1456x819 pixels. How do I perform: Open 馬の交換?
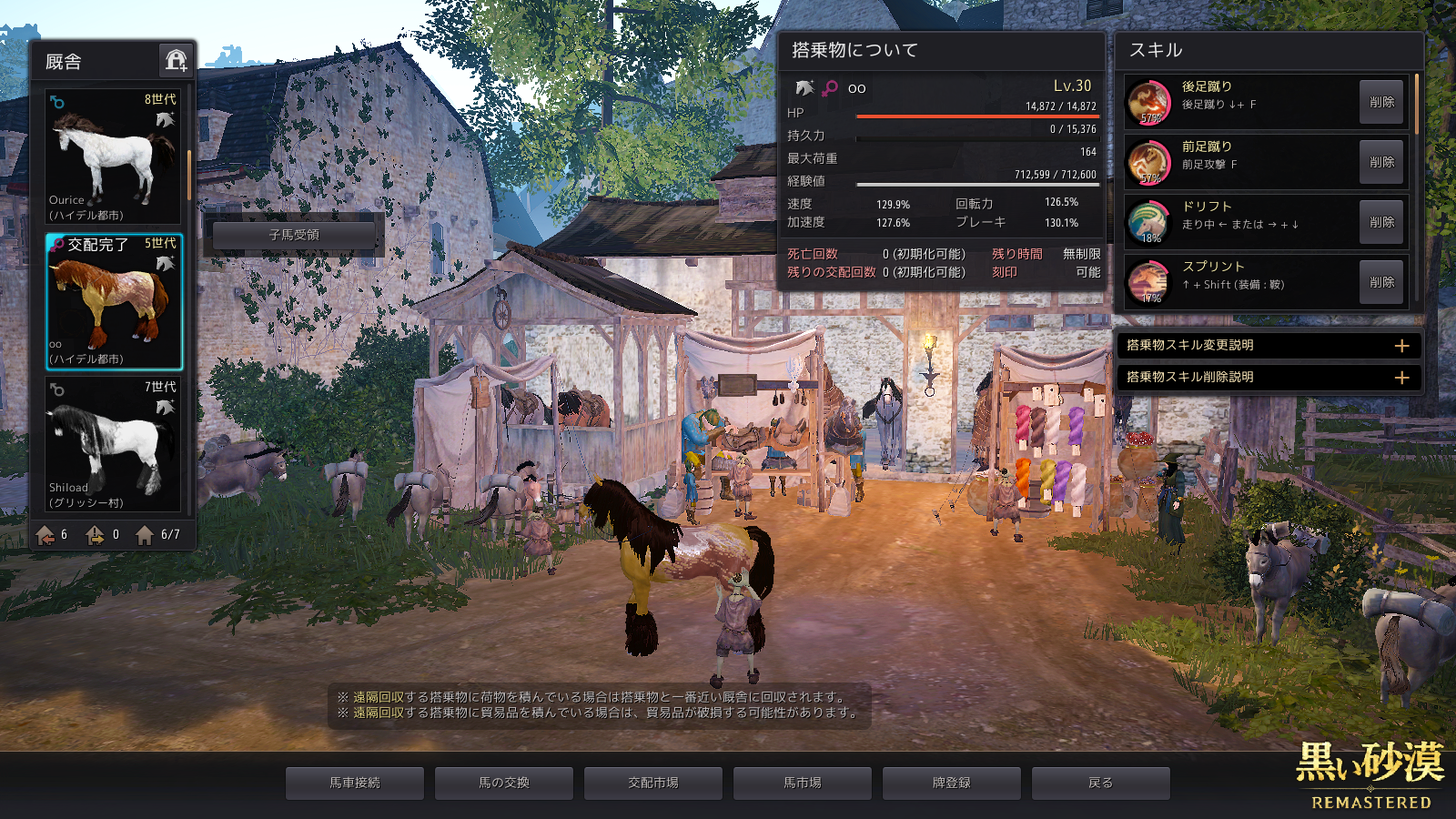tap(504, 783)
